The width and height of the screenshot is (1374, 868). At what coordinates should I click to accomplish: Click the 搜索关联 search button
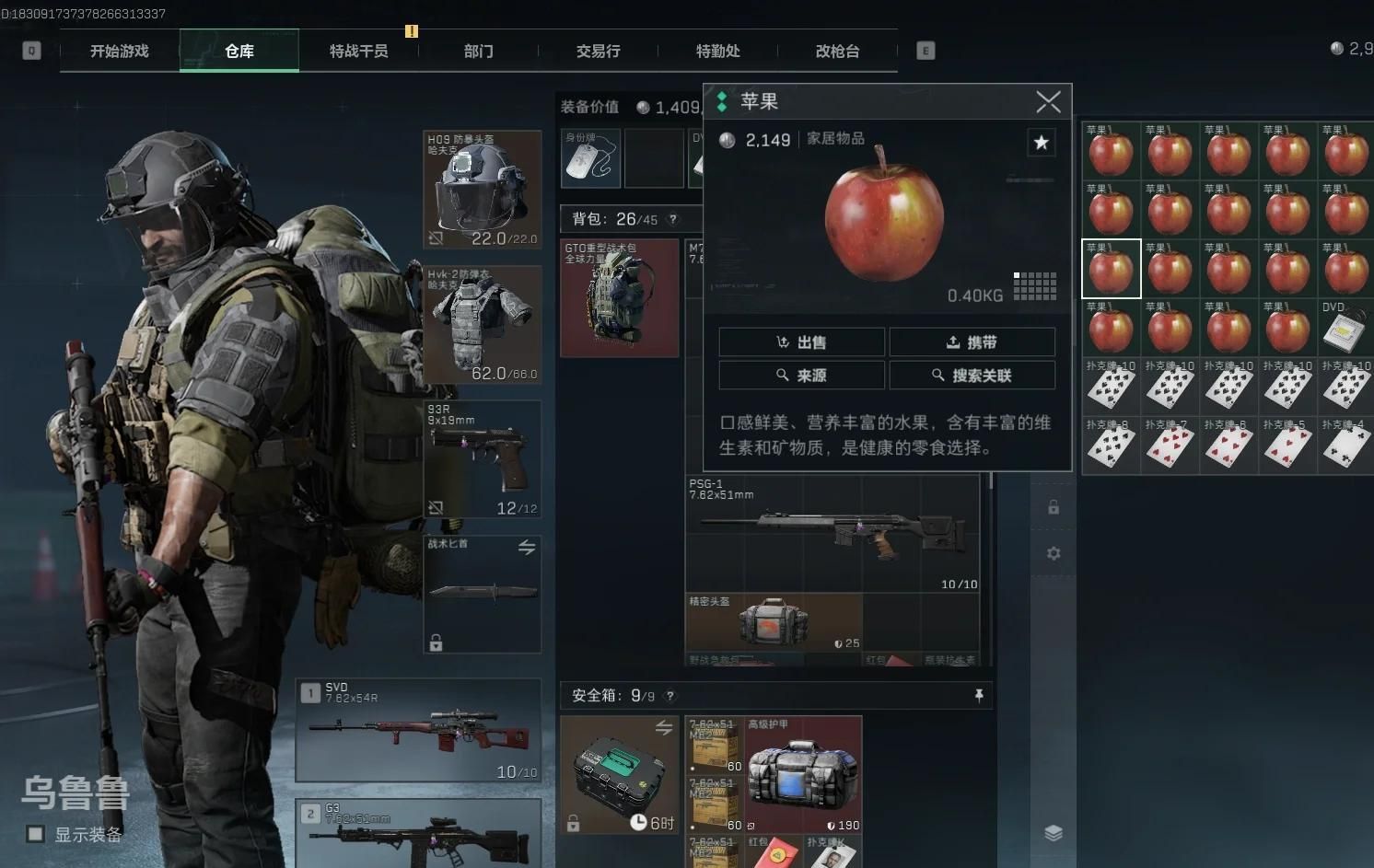click(x=972, y=375)
